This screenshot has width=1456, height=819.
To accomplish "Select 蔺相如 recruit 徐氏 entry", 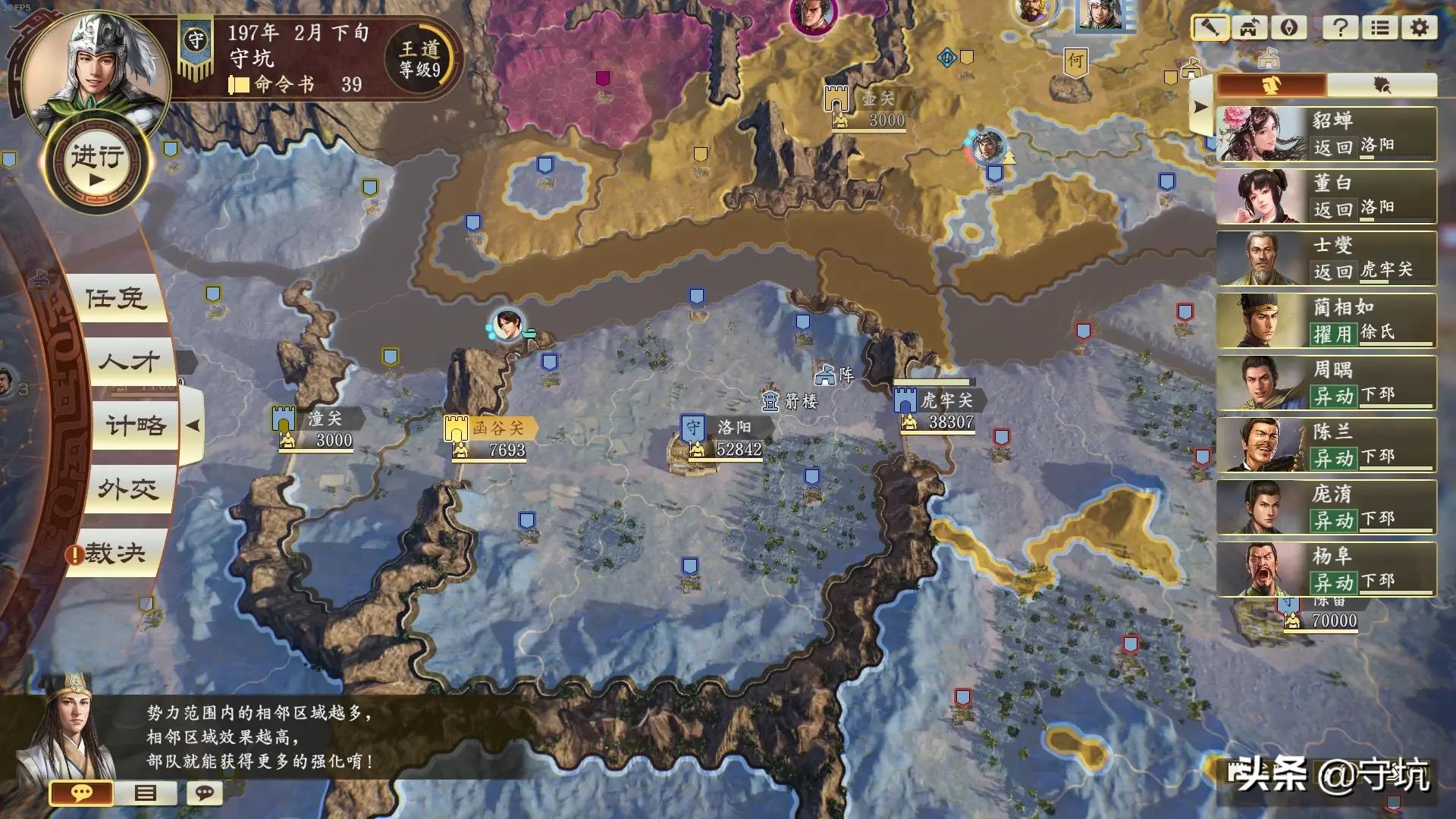I will pyautogui.click(x=1326, y=321).
